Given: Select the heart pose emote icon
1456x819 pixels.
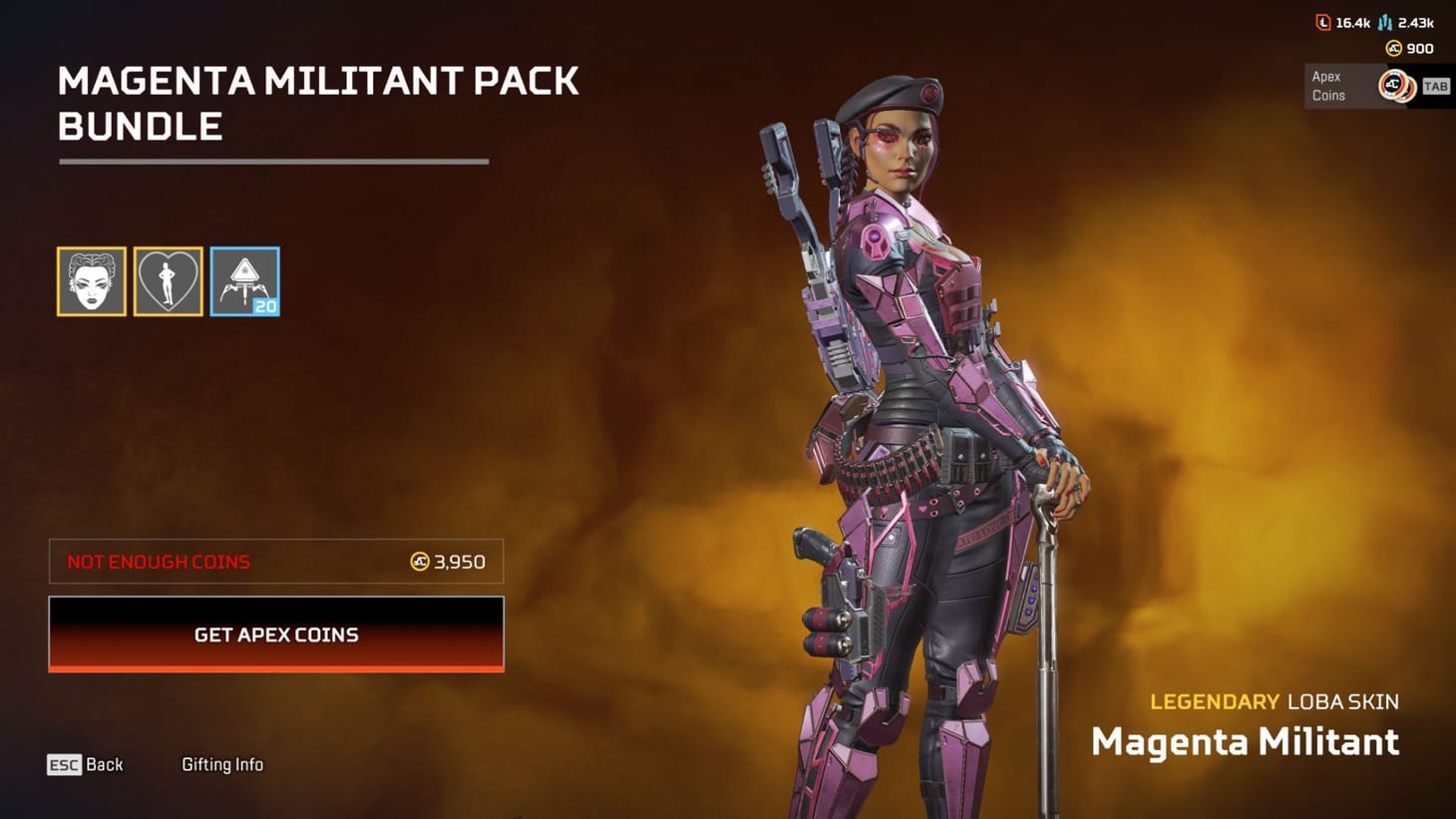Looking at the screenshot, I should point(168,282).
